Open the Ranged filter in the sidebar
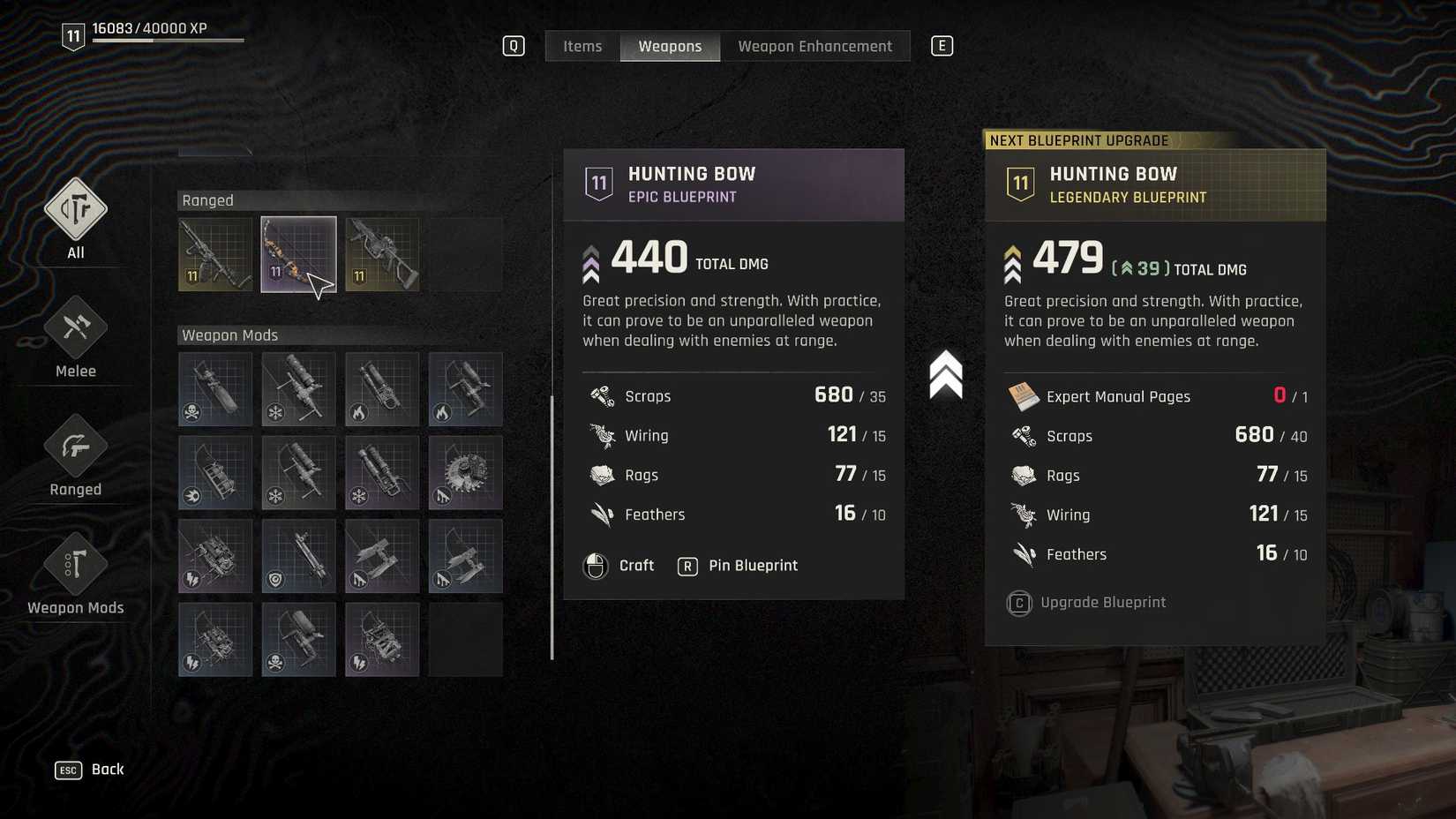Image resolution: width=1456 pixels, height=819 pixels. tap(75, 446)
